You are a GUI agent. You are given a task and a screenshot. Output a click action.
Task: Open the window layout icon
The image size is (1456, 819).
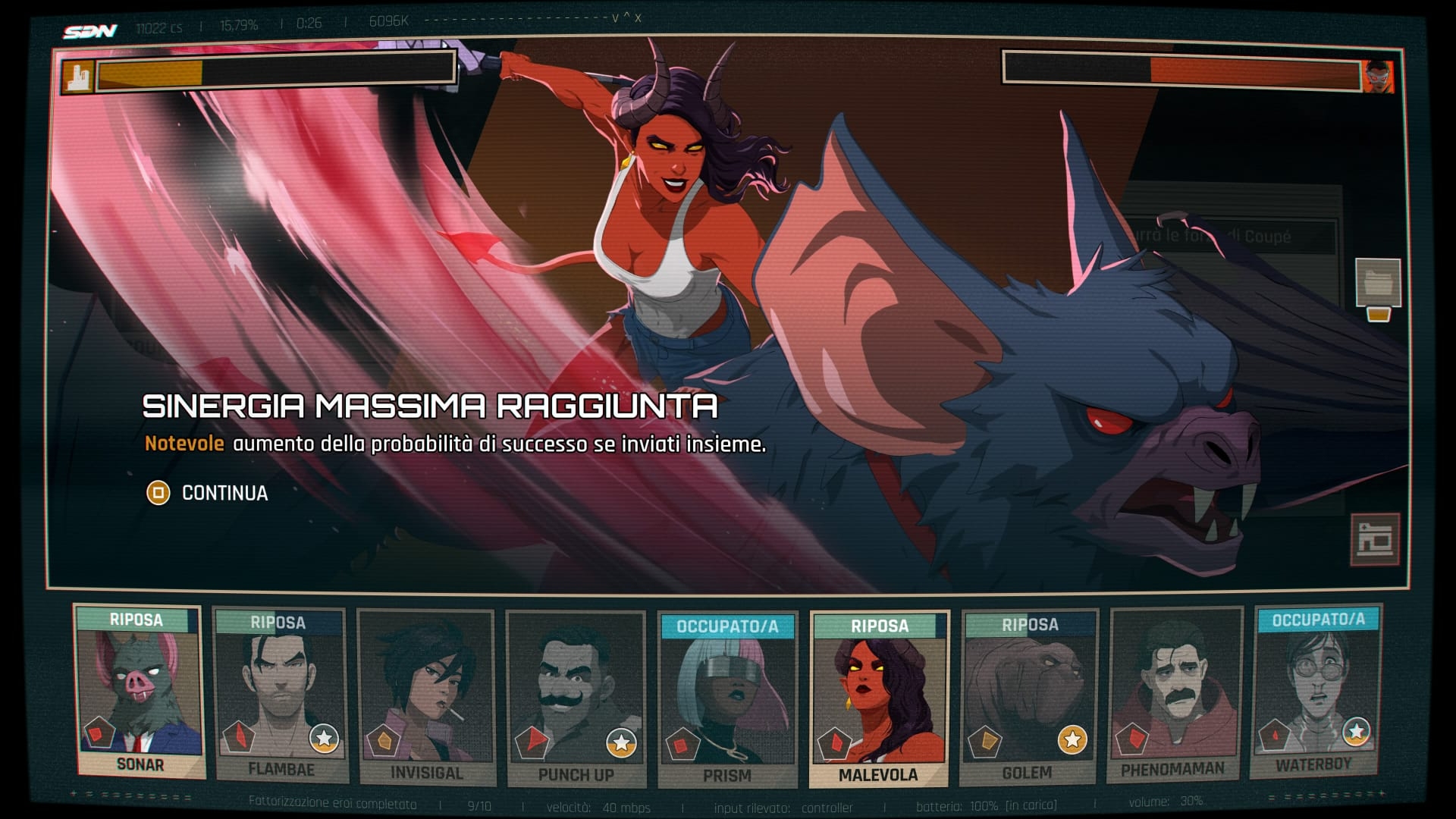[x=1374, y=539]
